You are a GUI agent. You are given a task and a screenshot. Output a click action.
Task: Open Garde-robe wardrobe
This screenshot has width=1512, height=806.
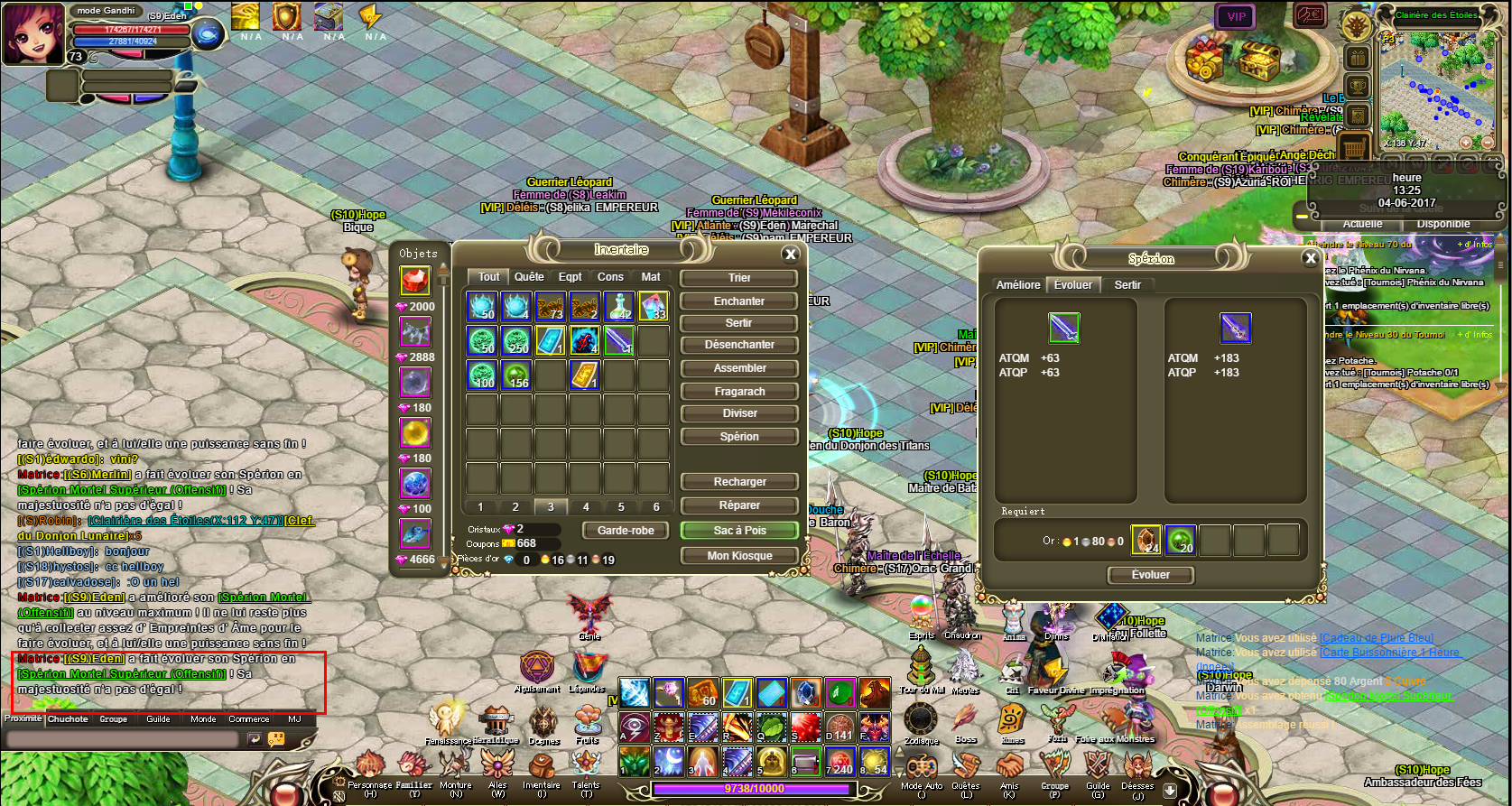coord(626,531)
